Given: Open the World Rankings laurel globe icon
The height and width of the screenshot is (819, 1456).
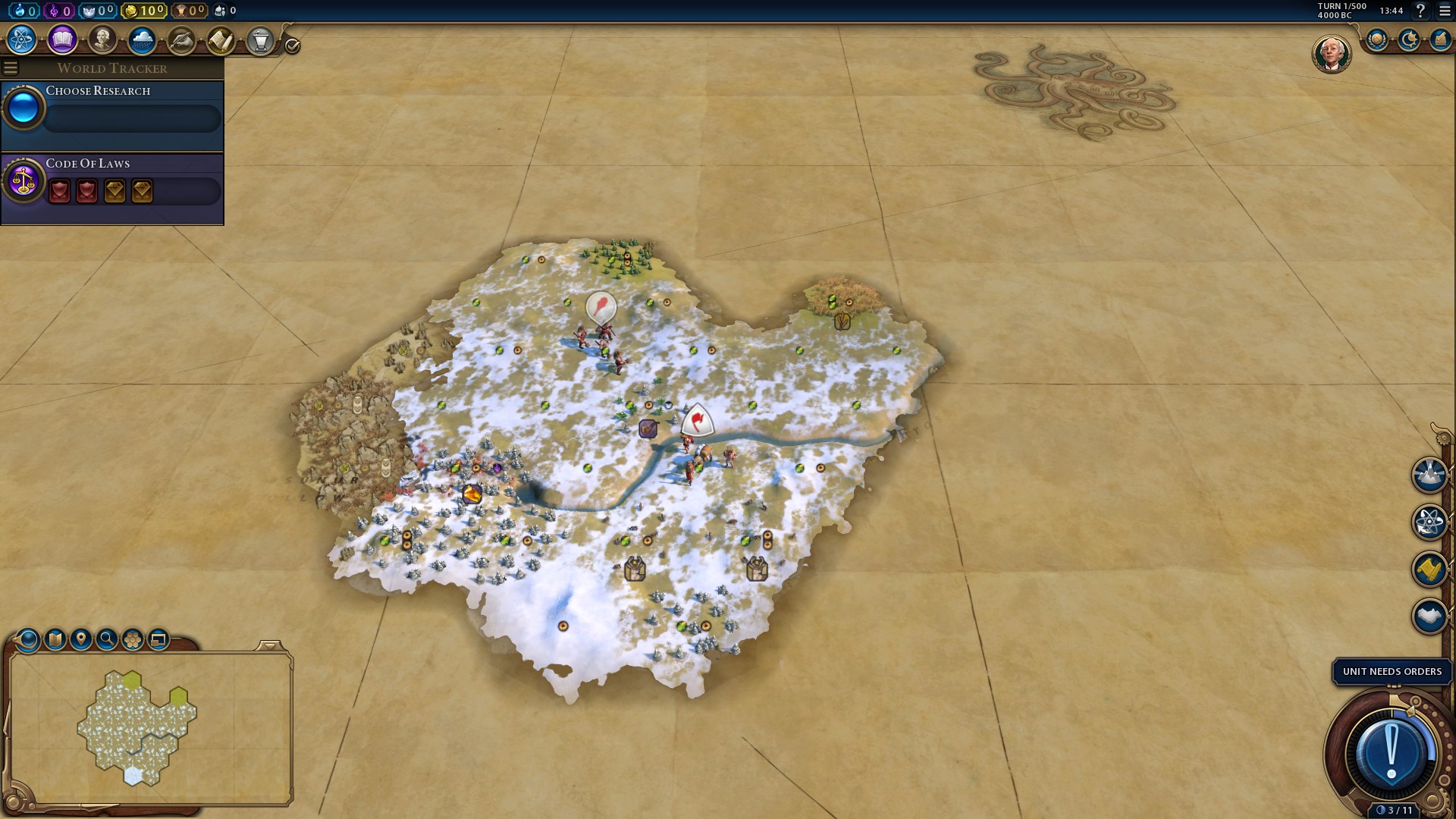Looking at the screenshot, I should [1377, 39].
